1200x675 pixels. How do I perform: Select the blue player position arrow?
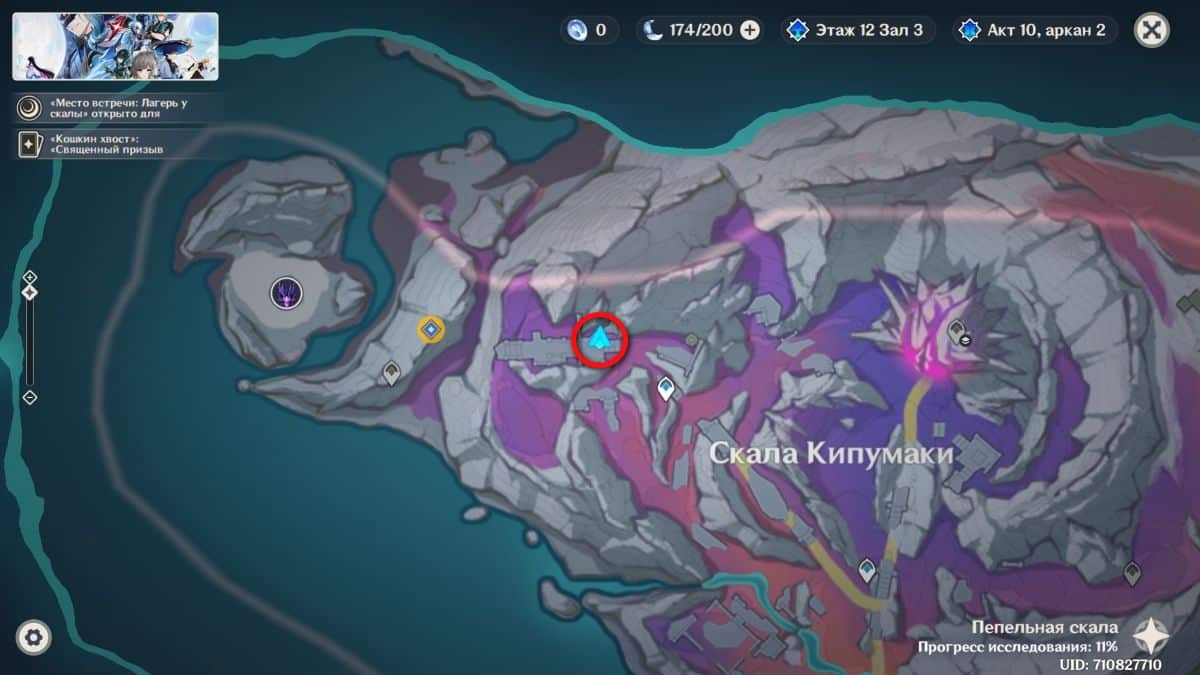(599, 339)
